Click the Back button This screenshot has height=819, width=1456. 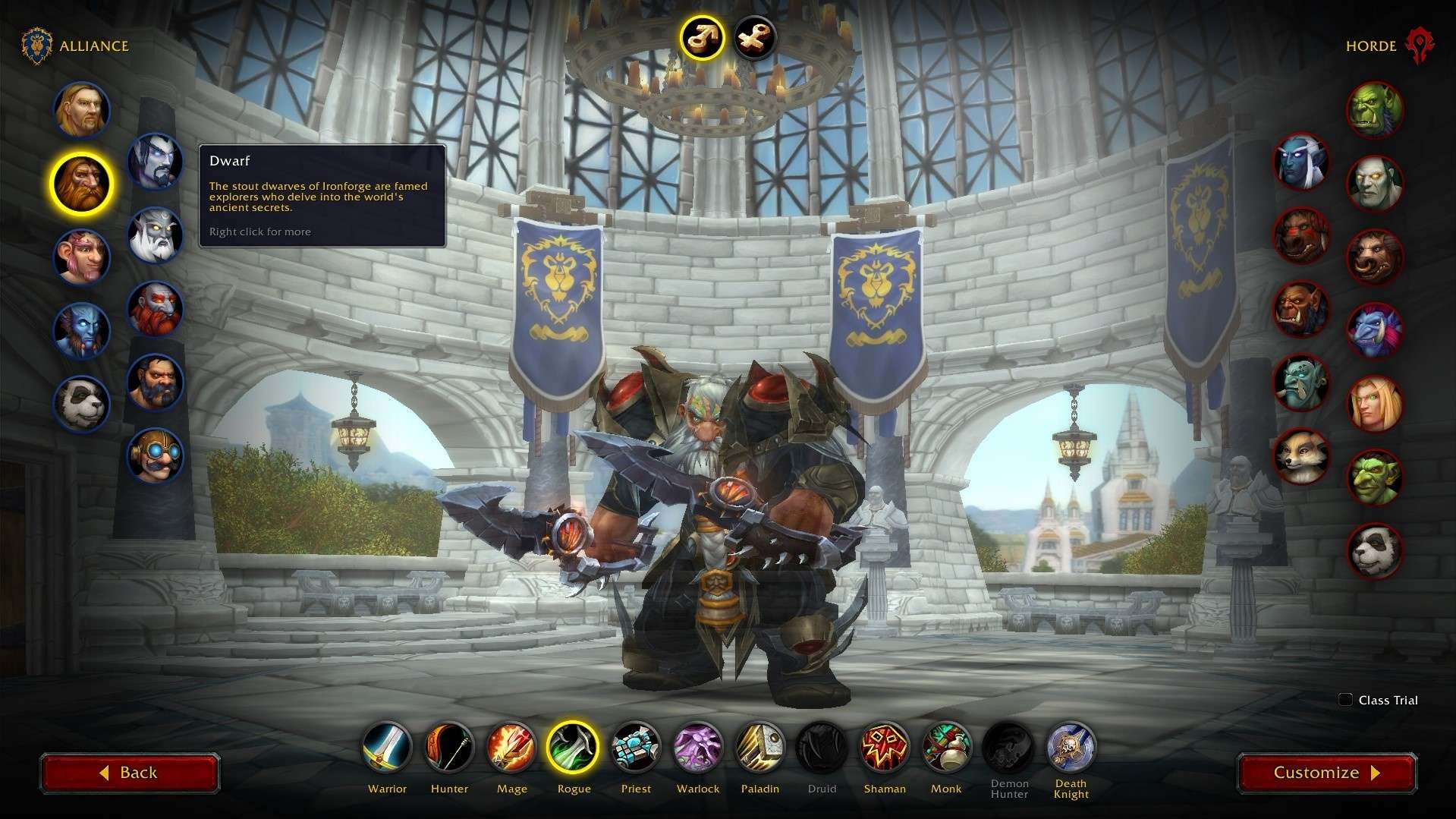[x=130, y=773]
